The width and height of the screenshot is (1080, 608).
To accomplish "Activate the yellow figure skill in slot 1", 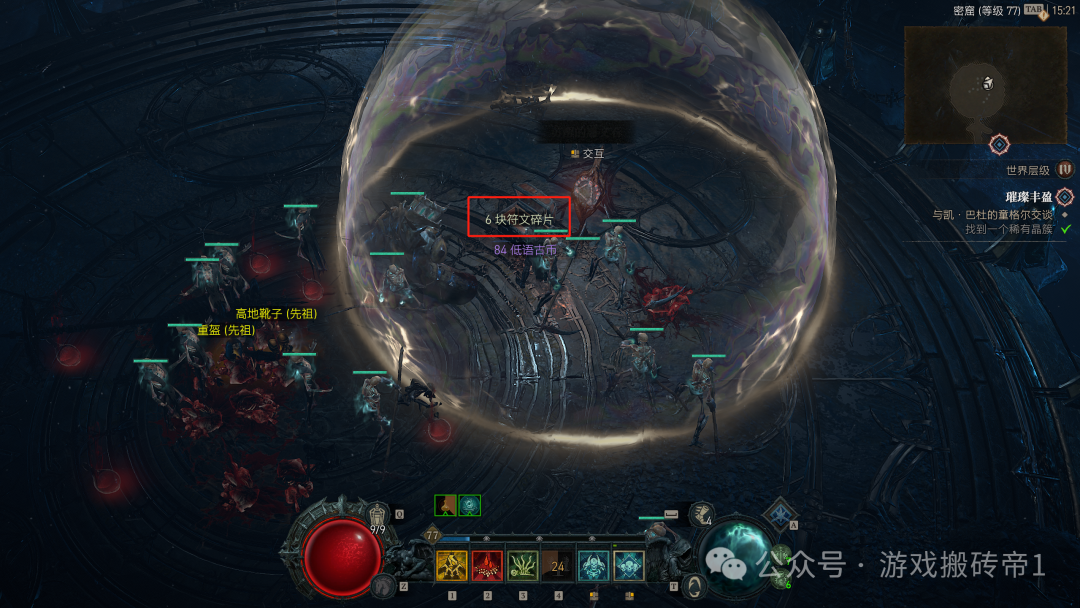I will pyautogui.click(x=452, y=566).
